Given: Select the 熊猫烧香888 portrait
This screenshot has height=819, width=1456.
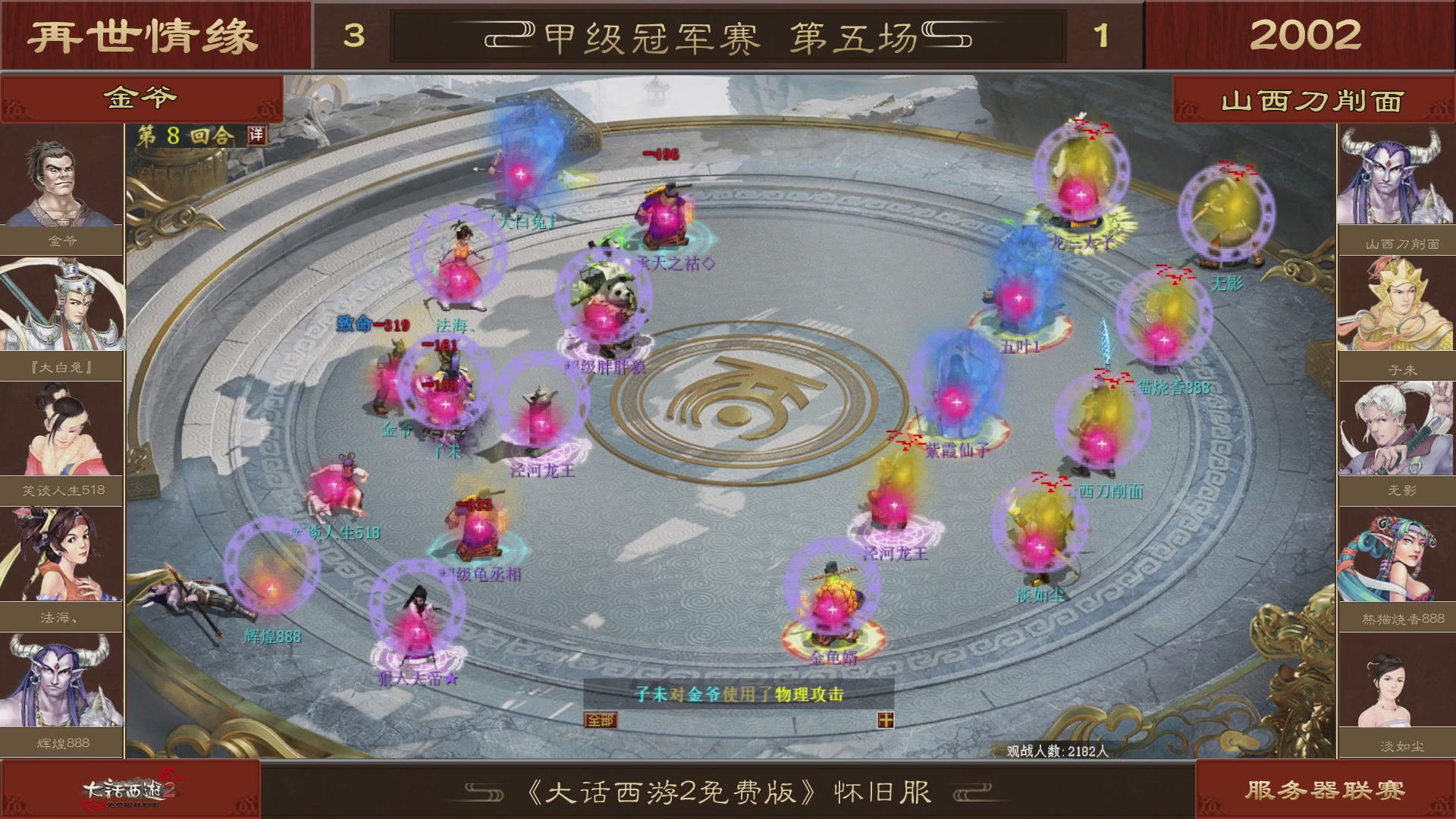Looking at the screenshot, I should [1395, 554].
